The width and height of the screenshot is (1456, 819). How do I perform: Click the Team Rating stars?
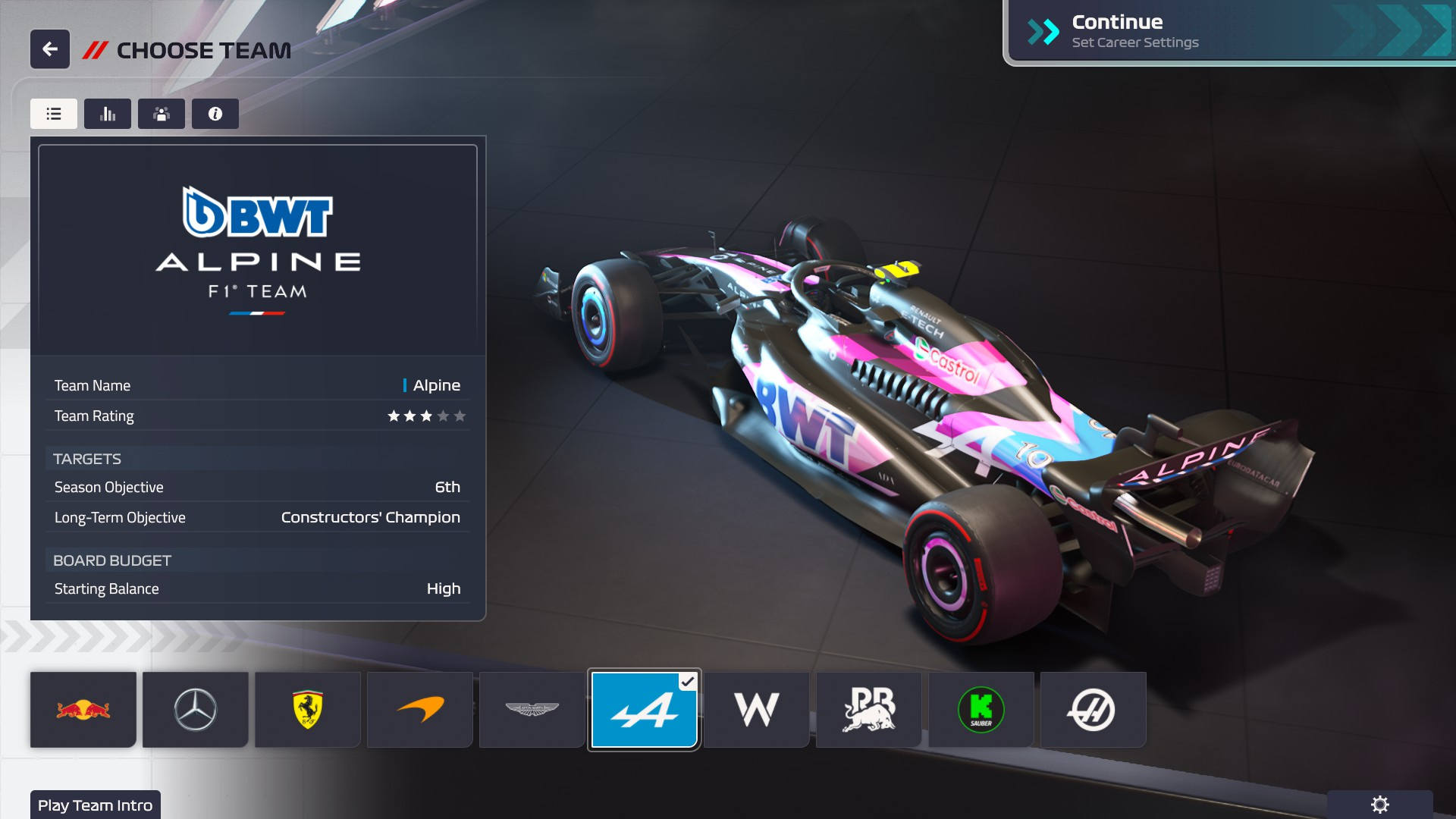427,416
